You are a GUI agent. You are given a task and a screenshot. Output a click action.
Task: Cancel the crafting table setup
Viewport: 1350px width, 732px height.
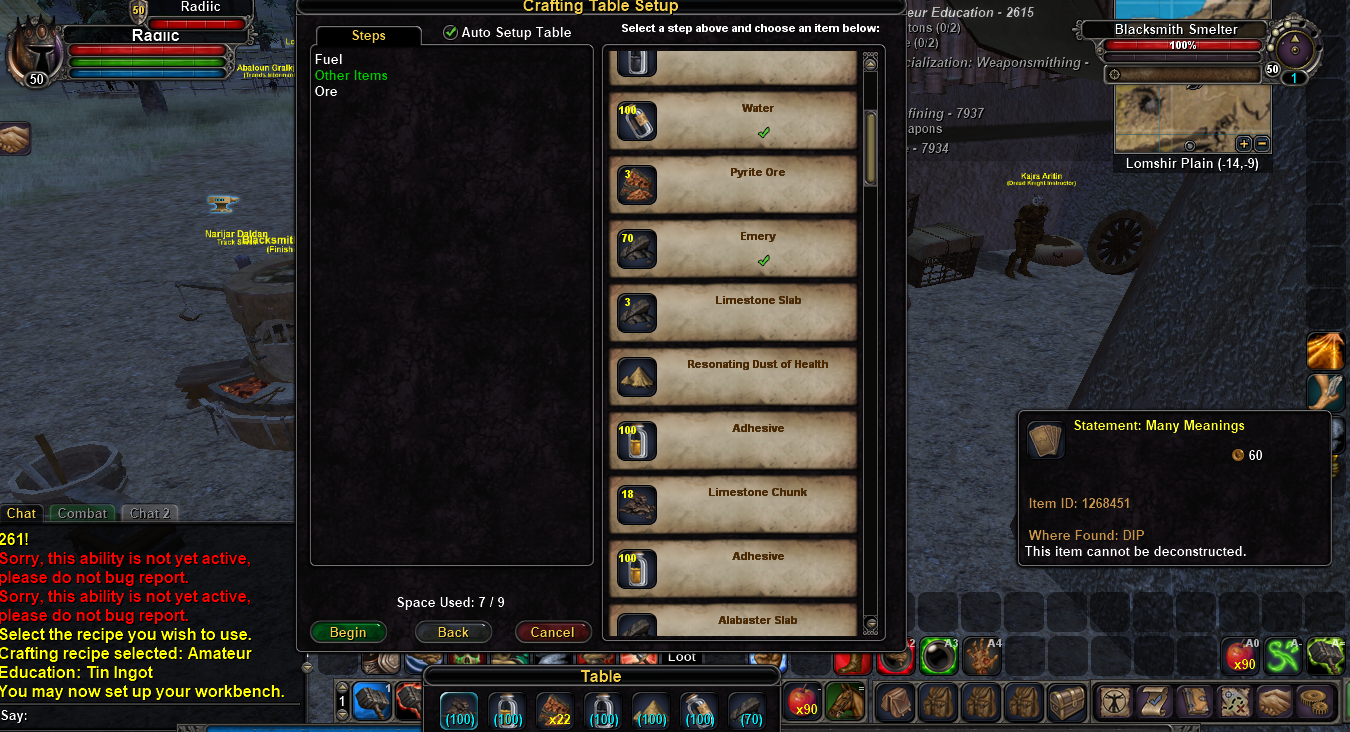552,632
